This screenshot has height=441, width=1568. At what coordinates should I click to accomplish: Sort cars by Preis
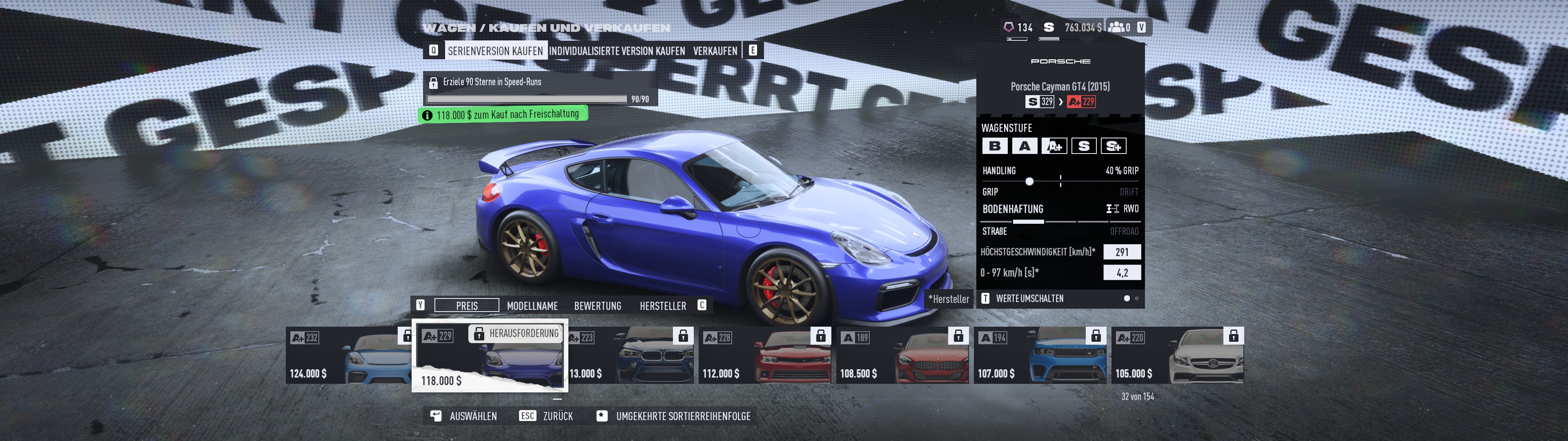tap(467, 306)
